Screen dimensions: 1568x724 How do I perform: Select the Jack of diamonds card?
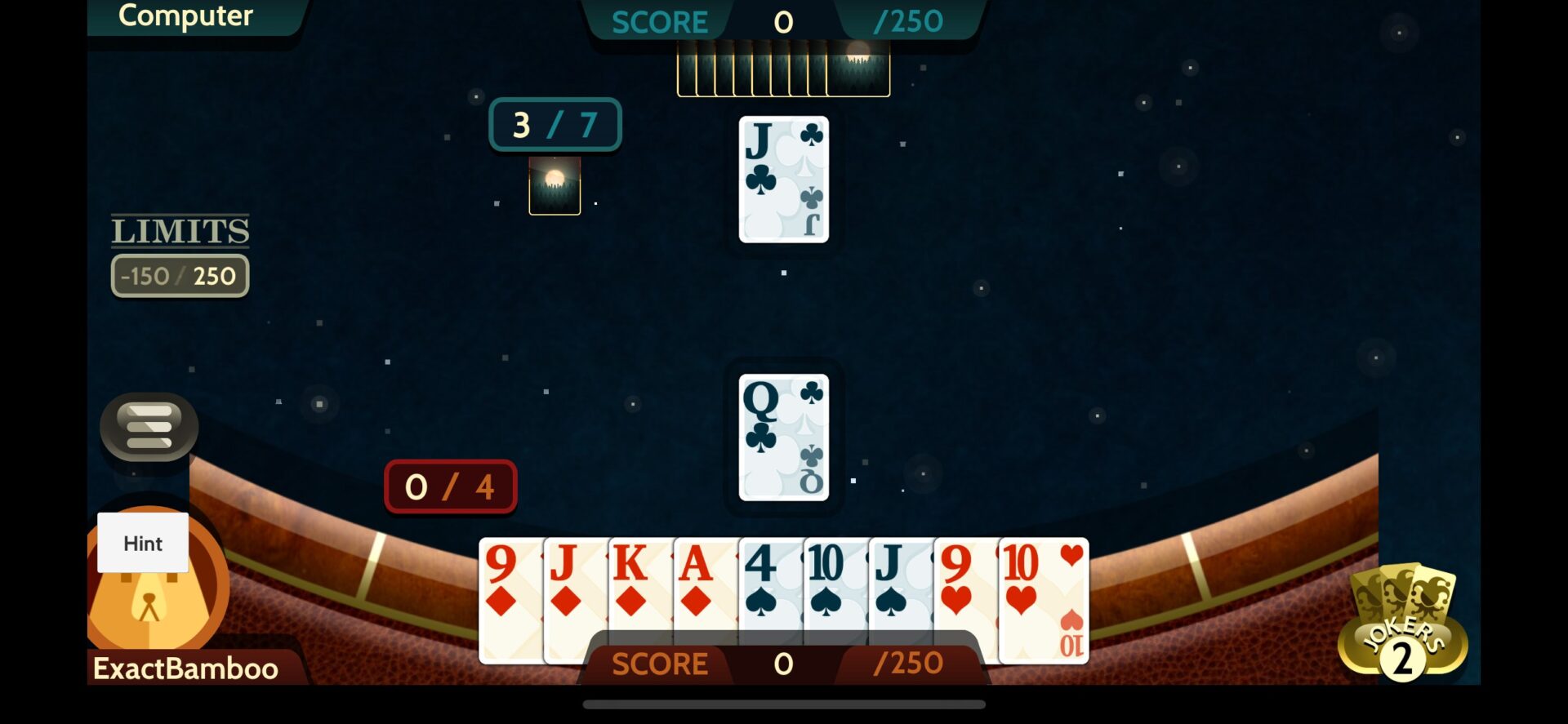[575, 589]
